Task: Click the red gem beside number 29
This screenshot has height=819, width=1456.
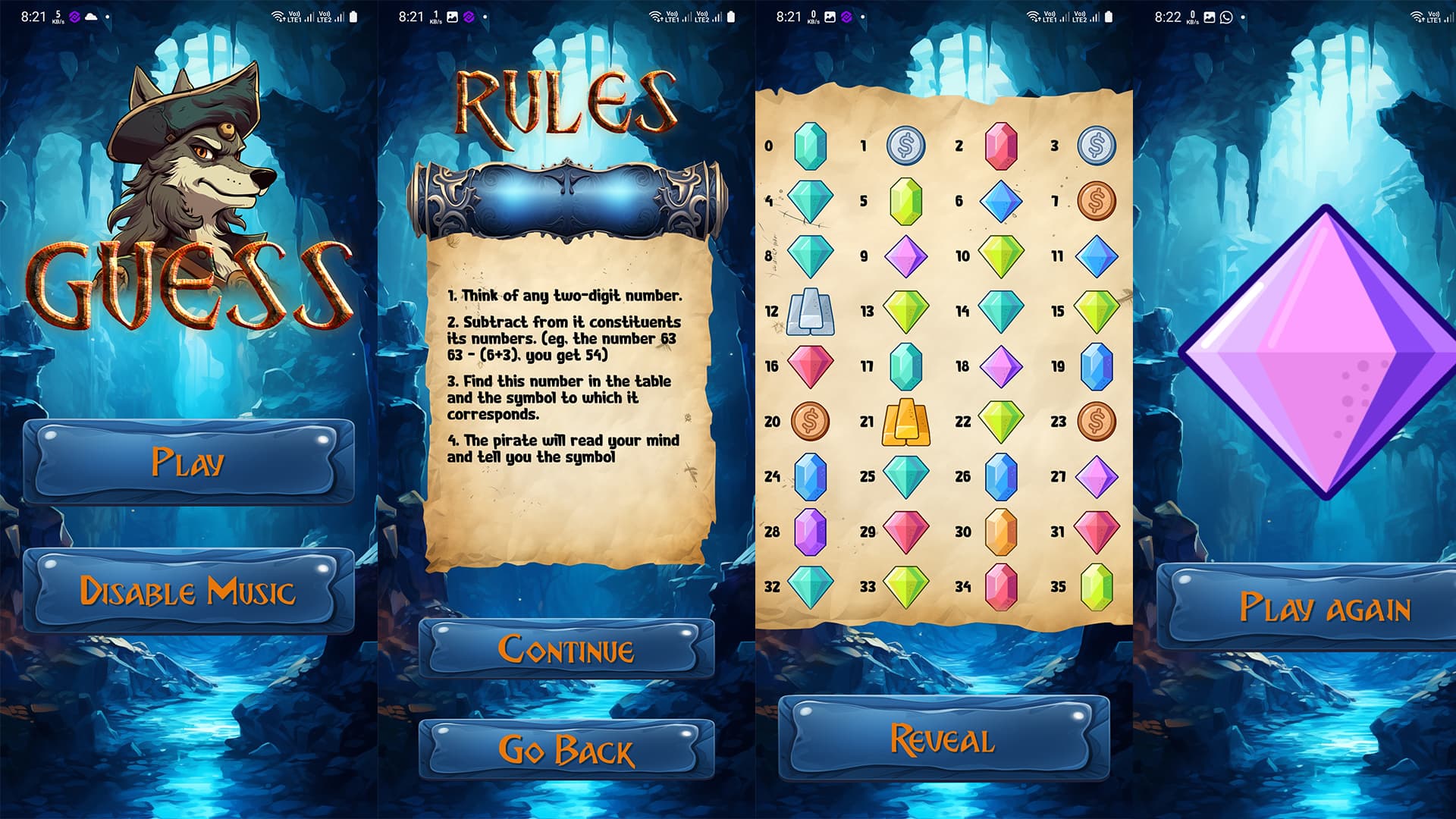Action: pos(907,532)
